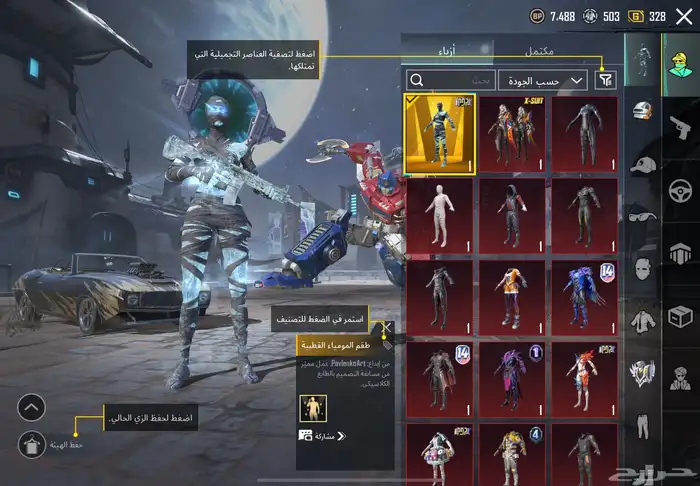Click the outfit search field
Image resolution: width=700 pixels, height=486 pixels.
(450, 80)
